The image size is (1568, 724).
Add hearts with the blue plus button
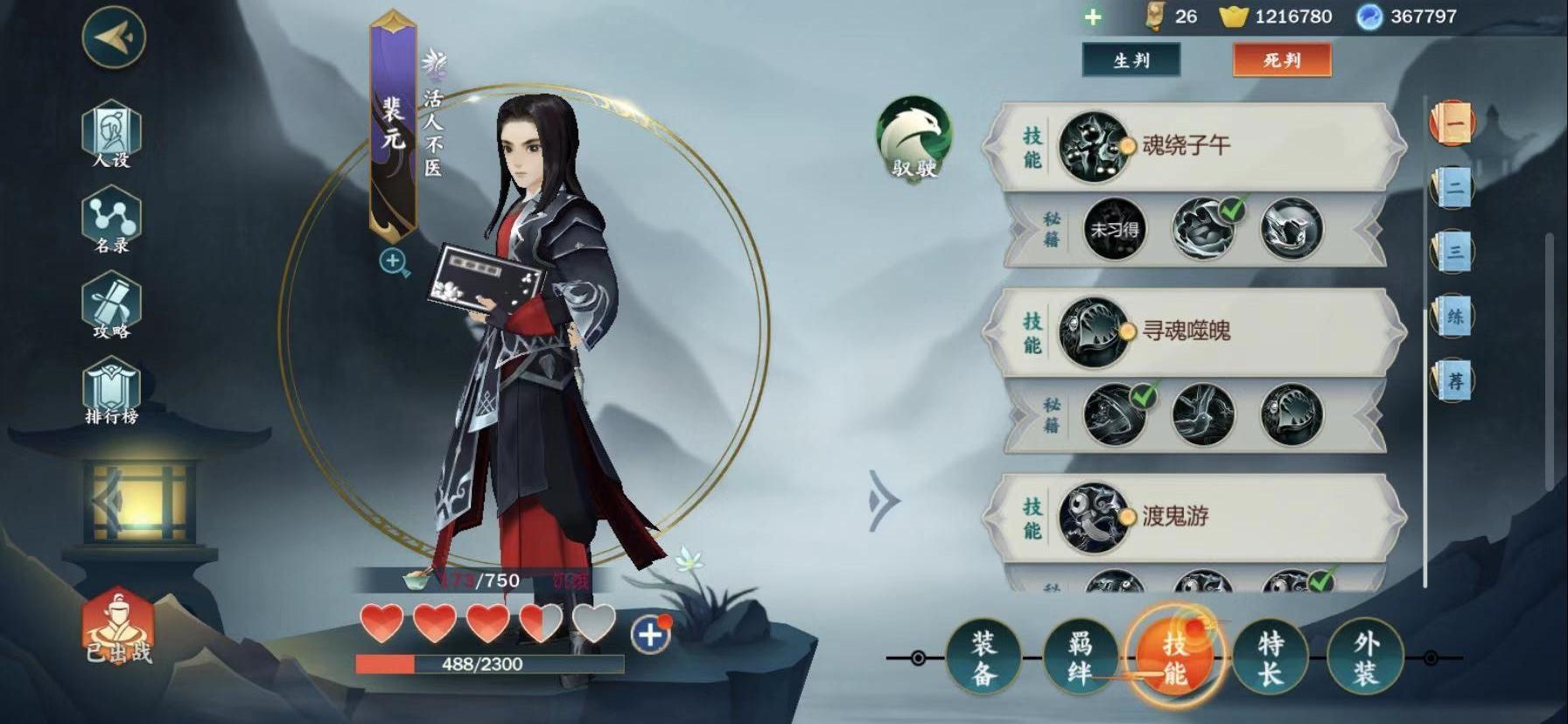coord(649,634)
